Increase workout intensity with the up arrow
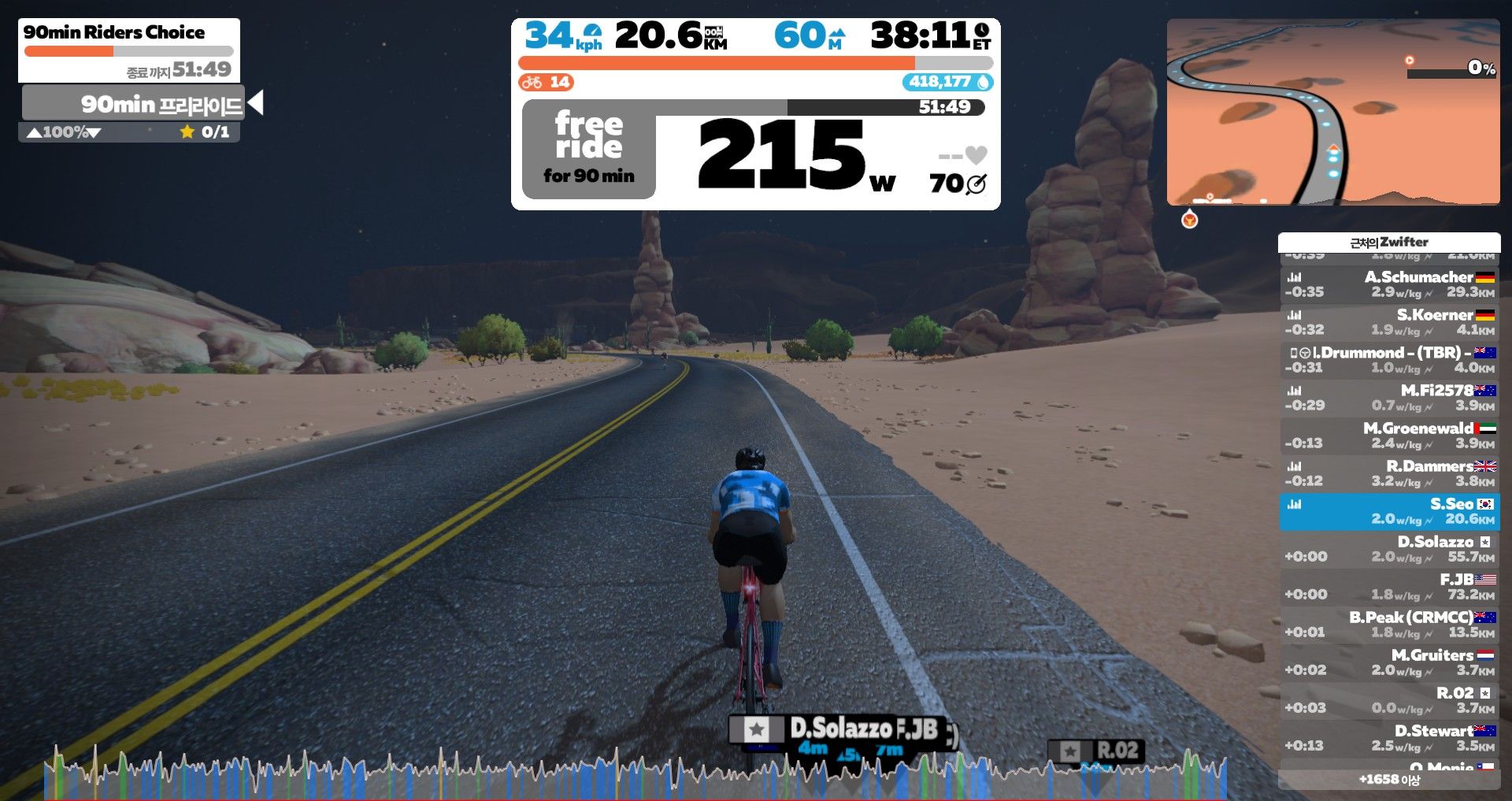The image size is (1512, 801). 34,132
